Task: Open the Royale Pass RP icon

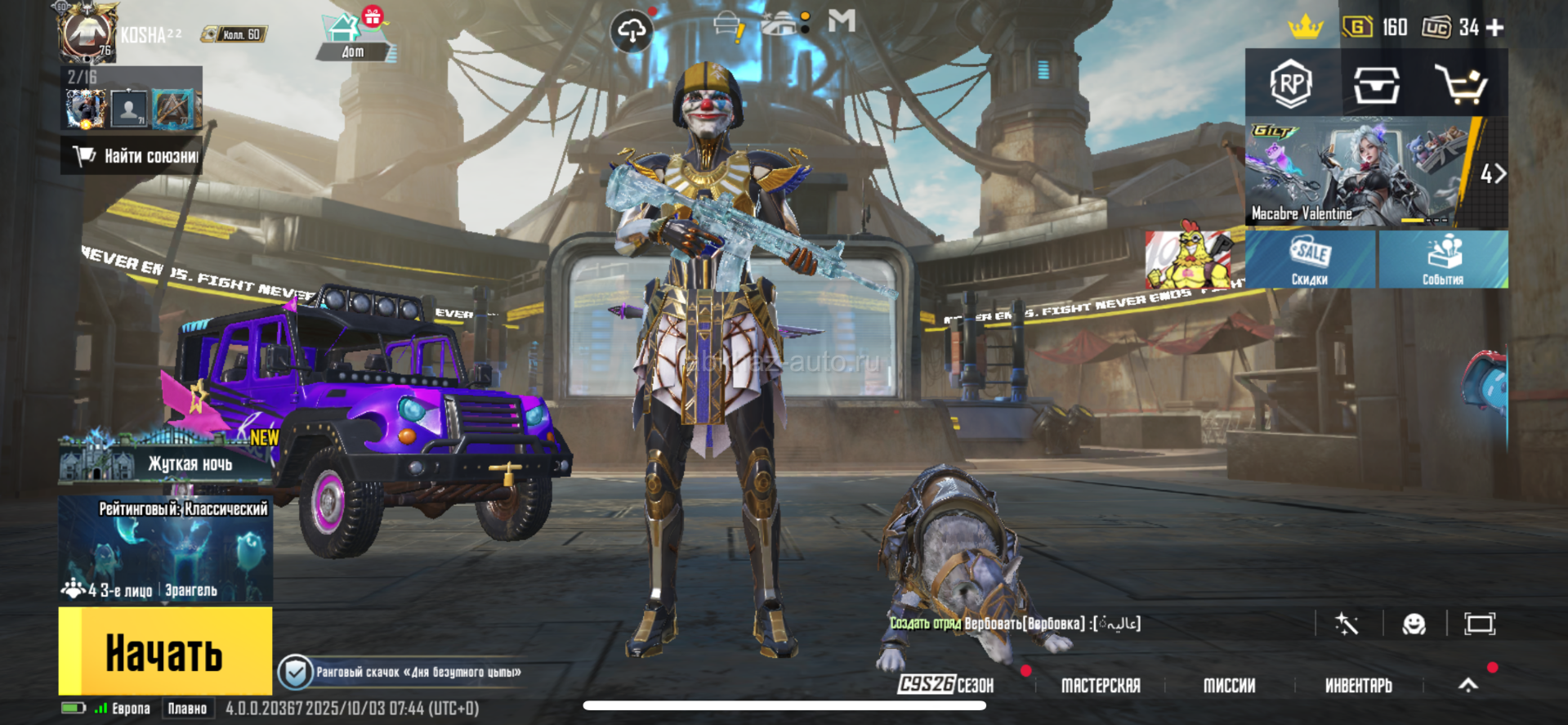Action: click(1291, 83)
